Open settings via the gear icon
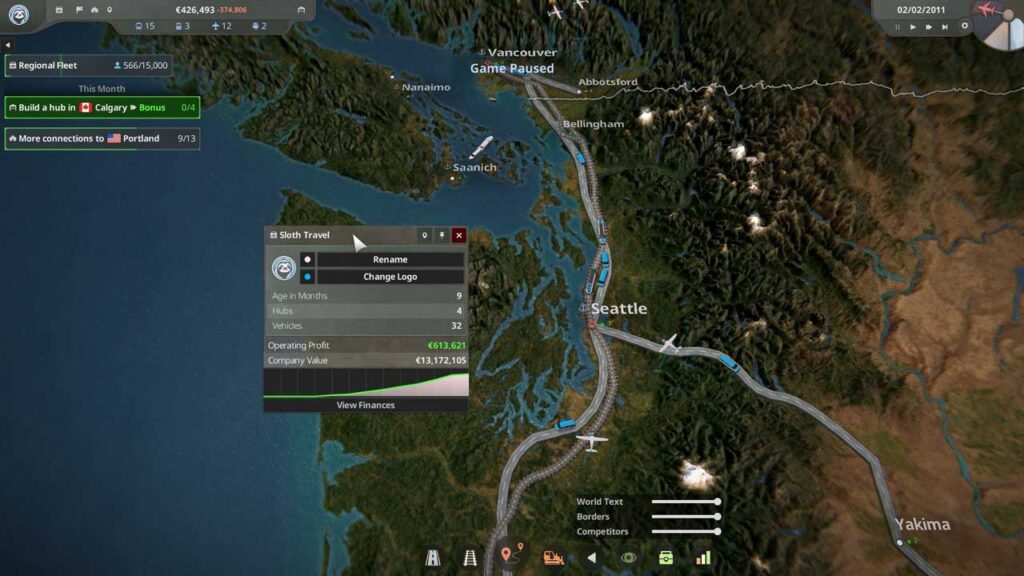 (965, 26)
